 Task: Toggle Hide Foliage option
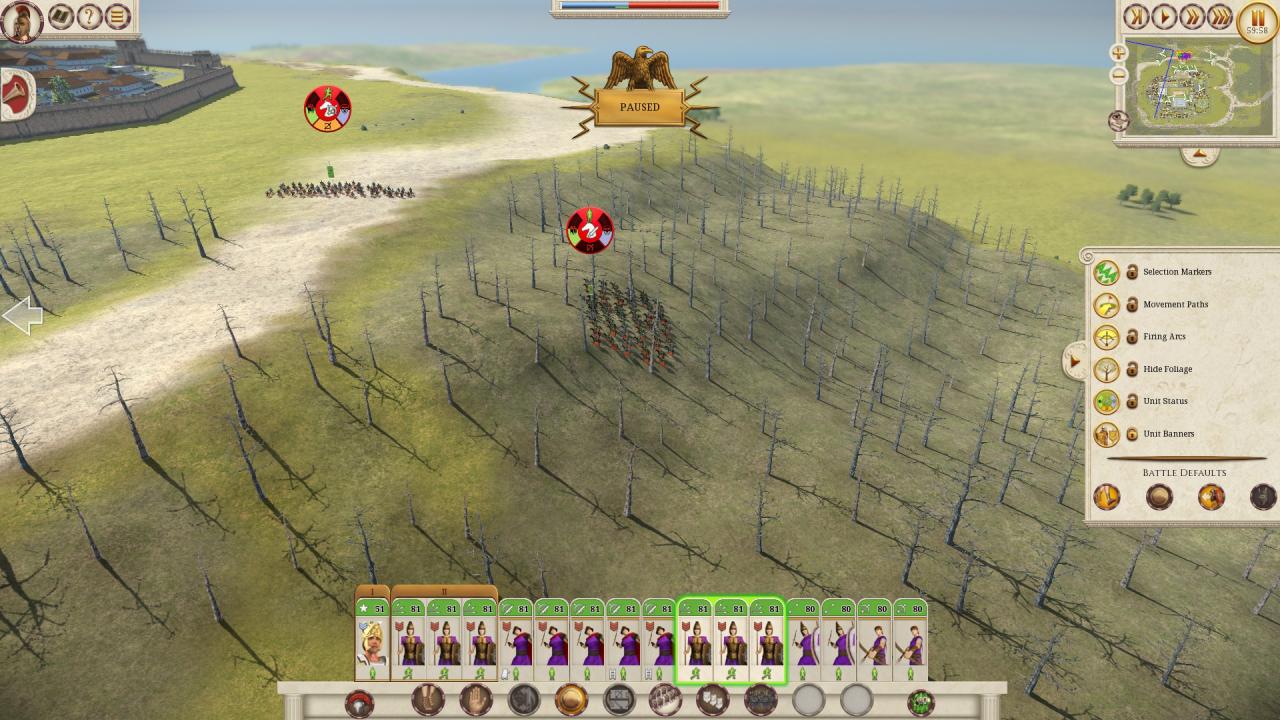coord(1106,369)
